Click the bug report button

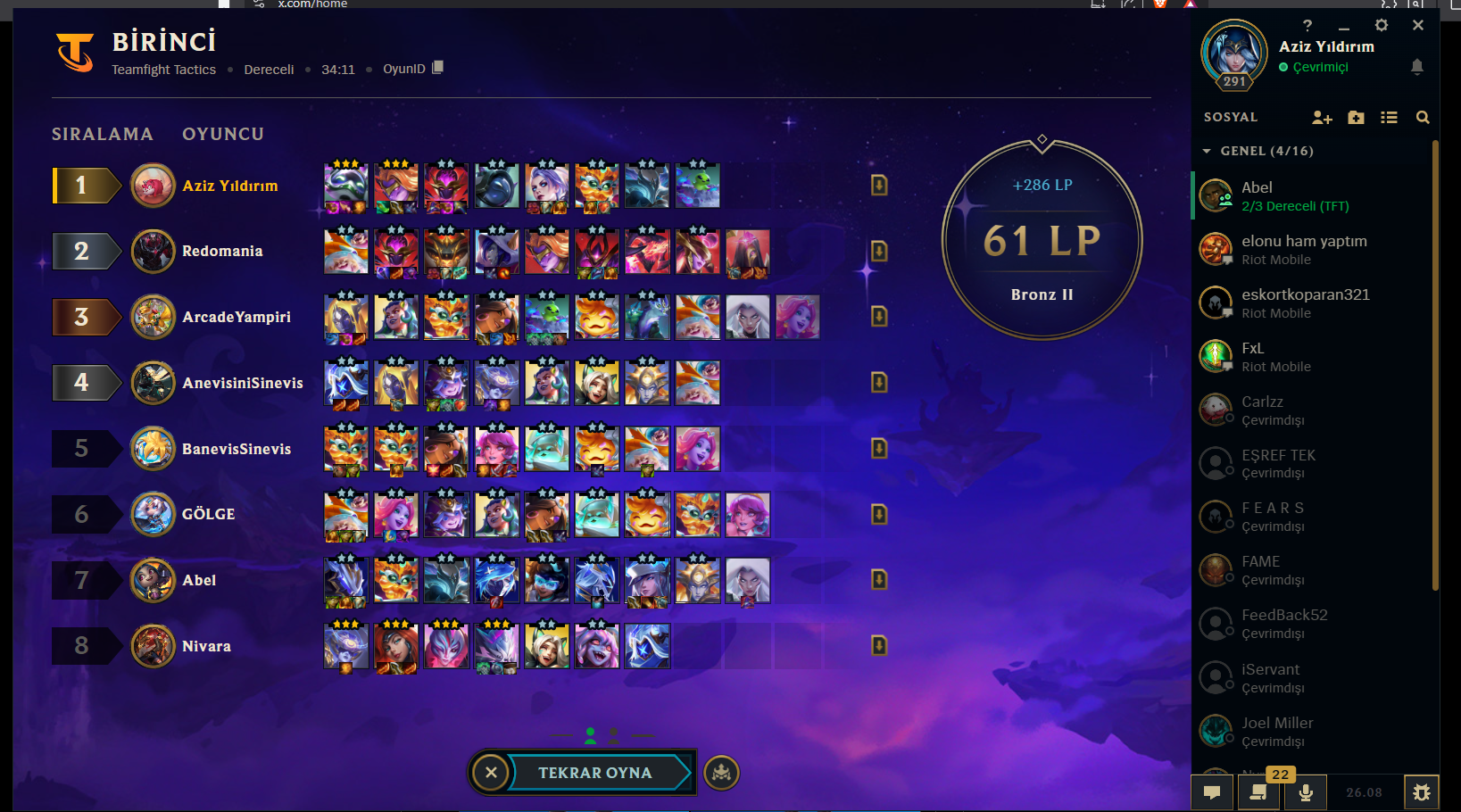coord(1422,792)
